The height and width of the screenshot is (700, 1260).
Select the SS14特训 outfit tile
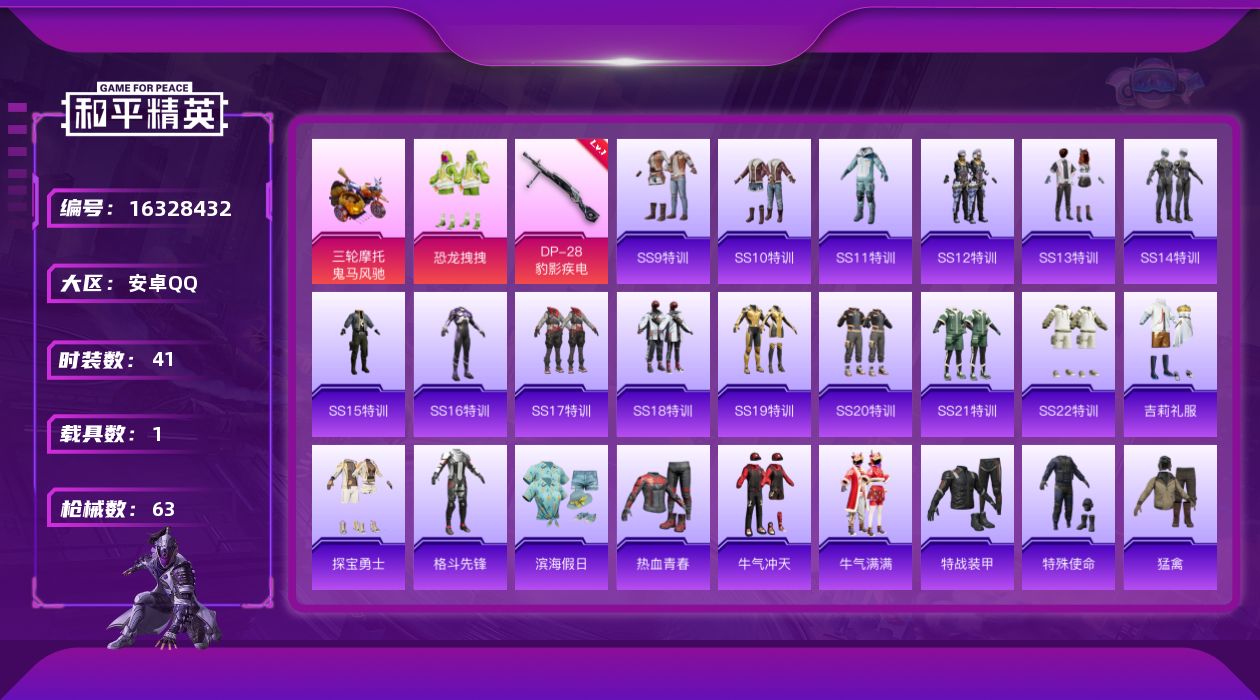(x=1170, y=211)
